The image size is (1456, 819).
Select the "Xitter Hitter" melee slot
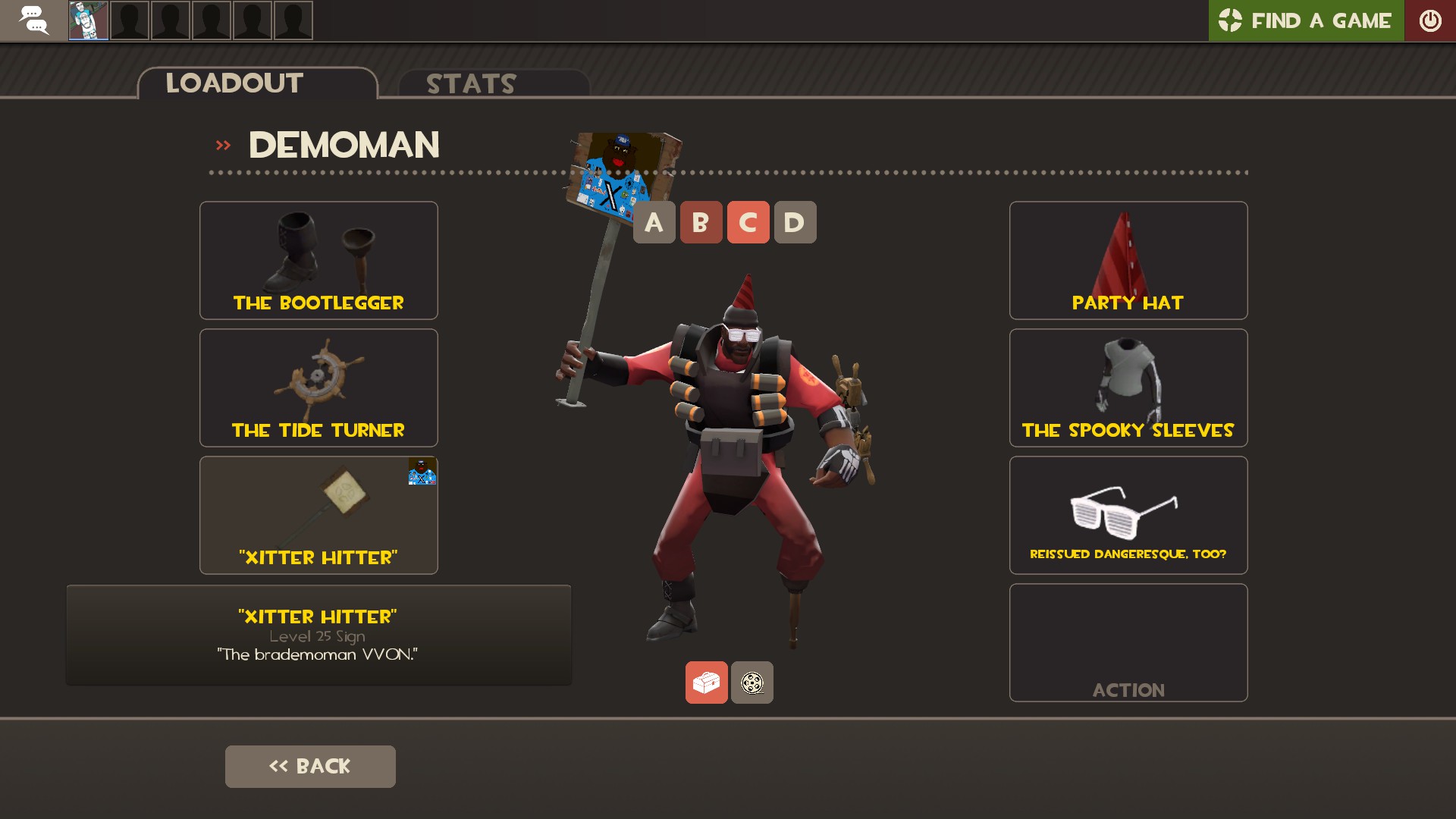pyautogui.click(x=318, y=515)
